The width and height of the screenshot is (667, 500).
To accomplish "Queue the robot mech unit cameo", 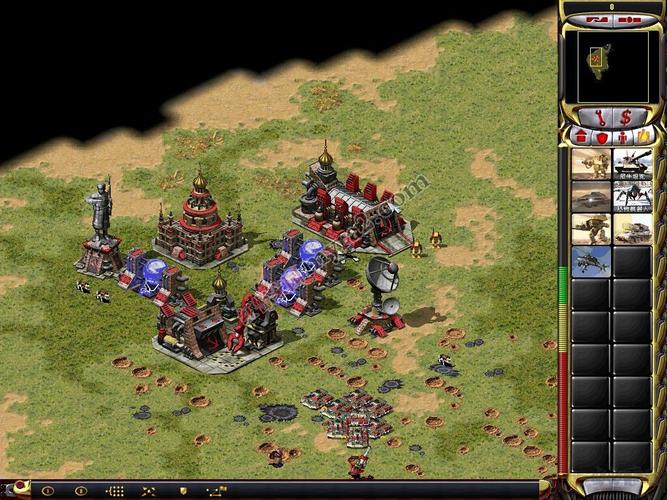I will (590, 229).
